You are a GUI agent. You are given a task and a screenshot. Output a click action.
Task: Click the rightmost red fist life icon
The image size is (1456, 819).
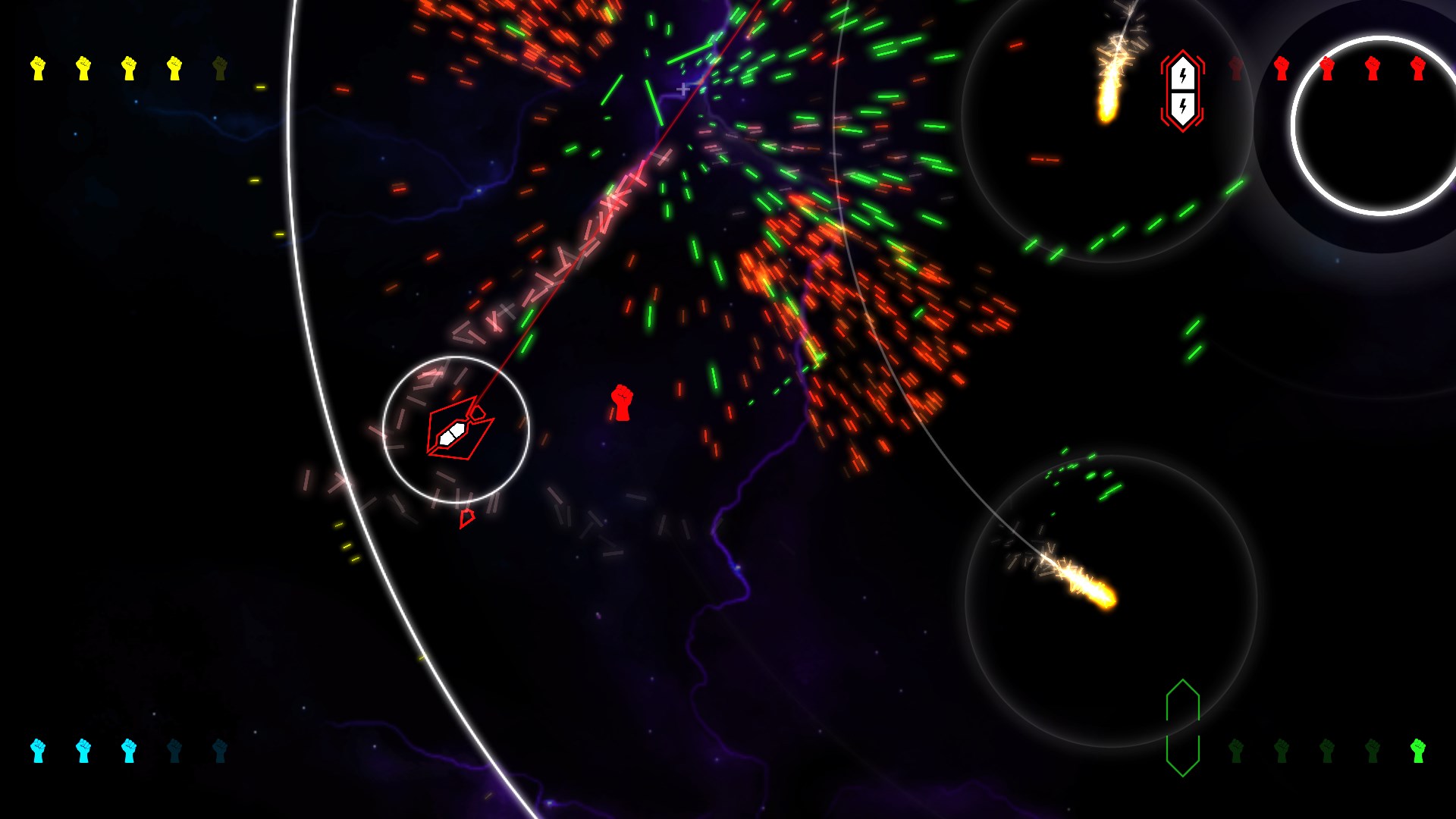click(x=1419, y=70)
